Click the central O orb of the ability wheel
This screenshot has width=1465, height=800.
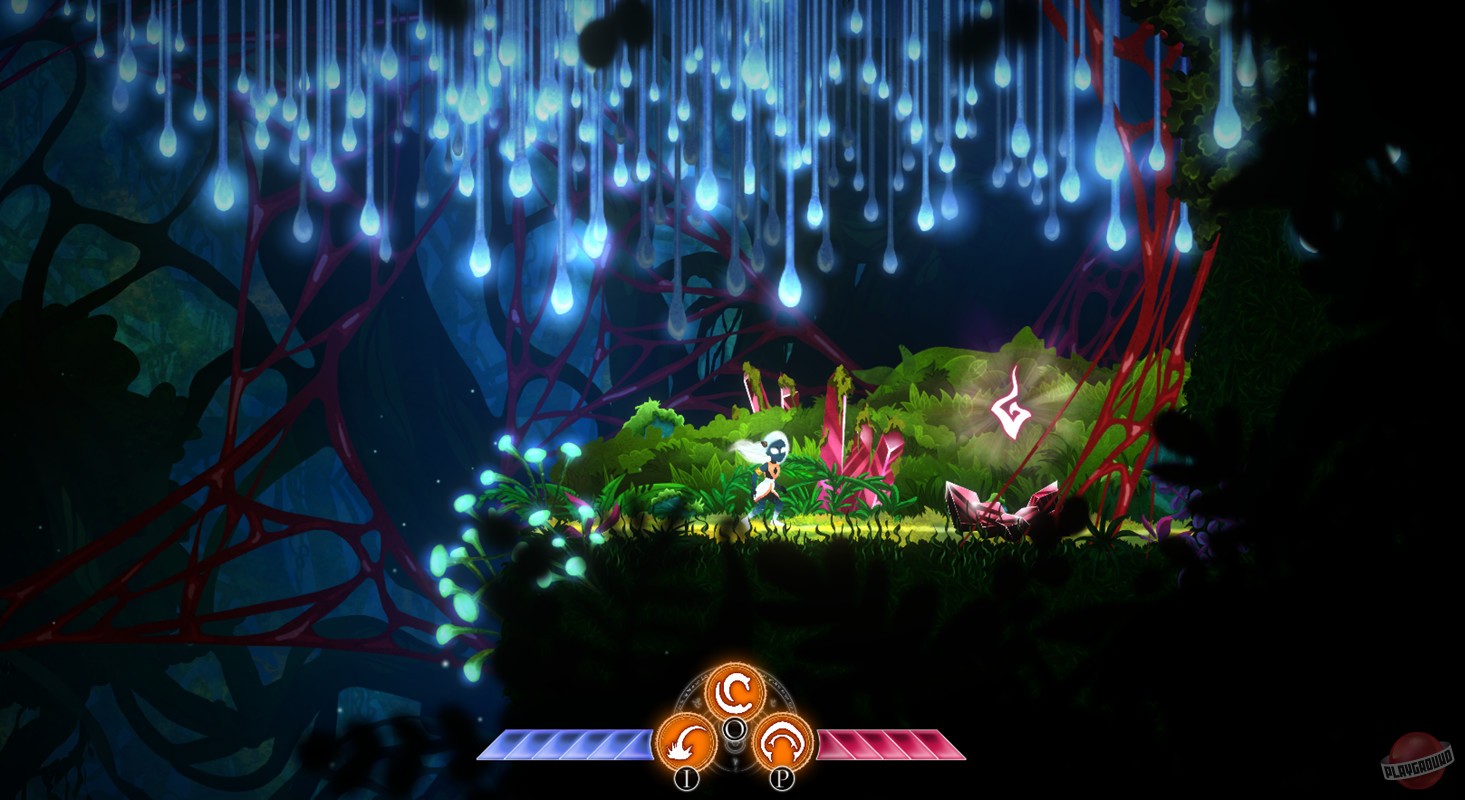737,726
